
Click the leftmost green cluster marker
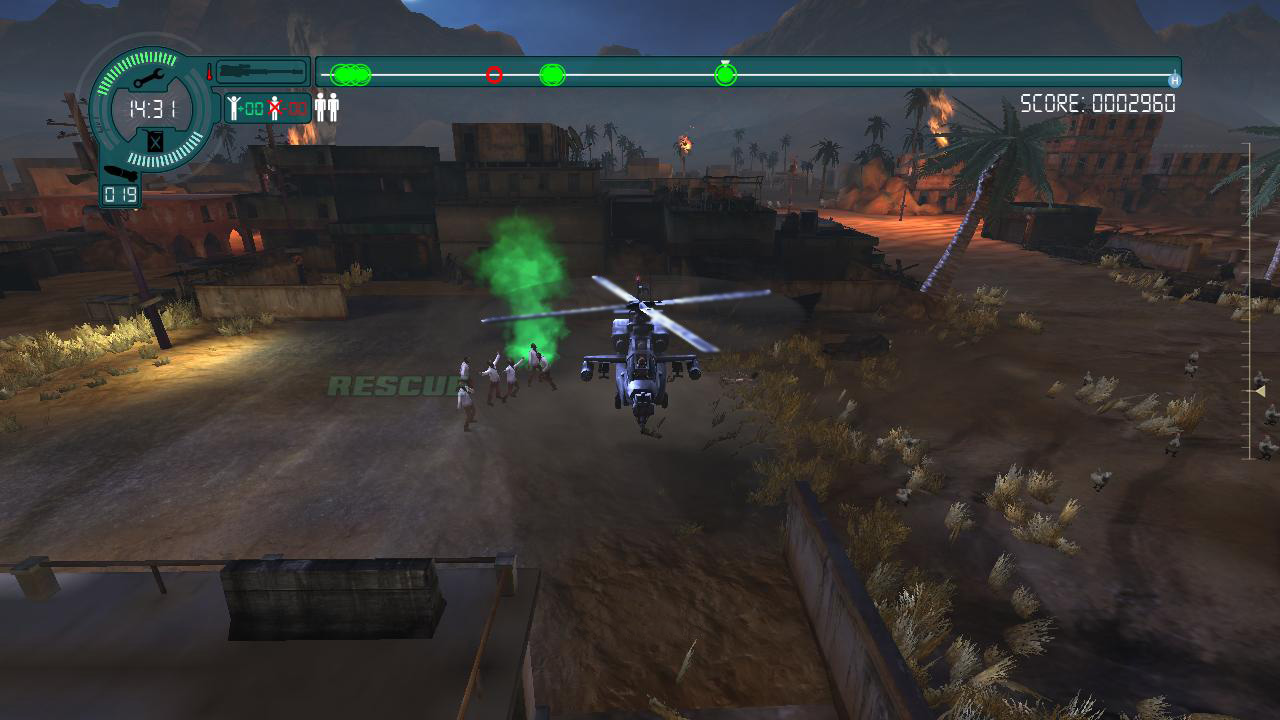(350, 75)
